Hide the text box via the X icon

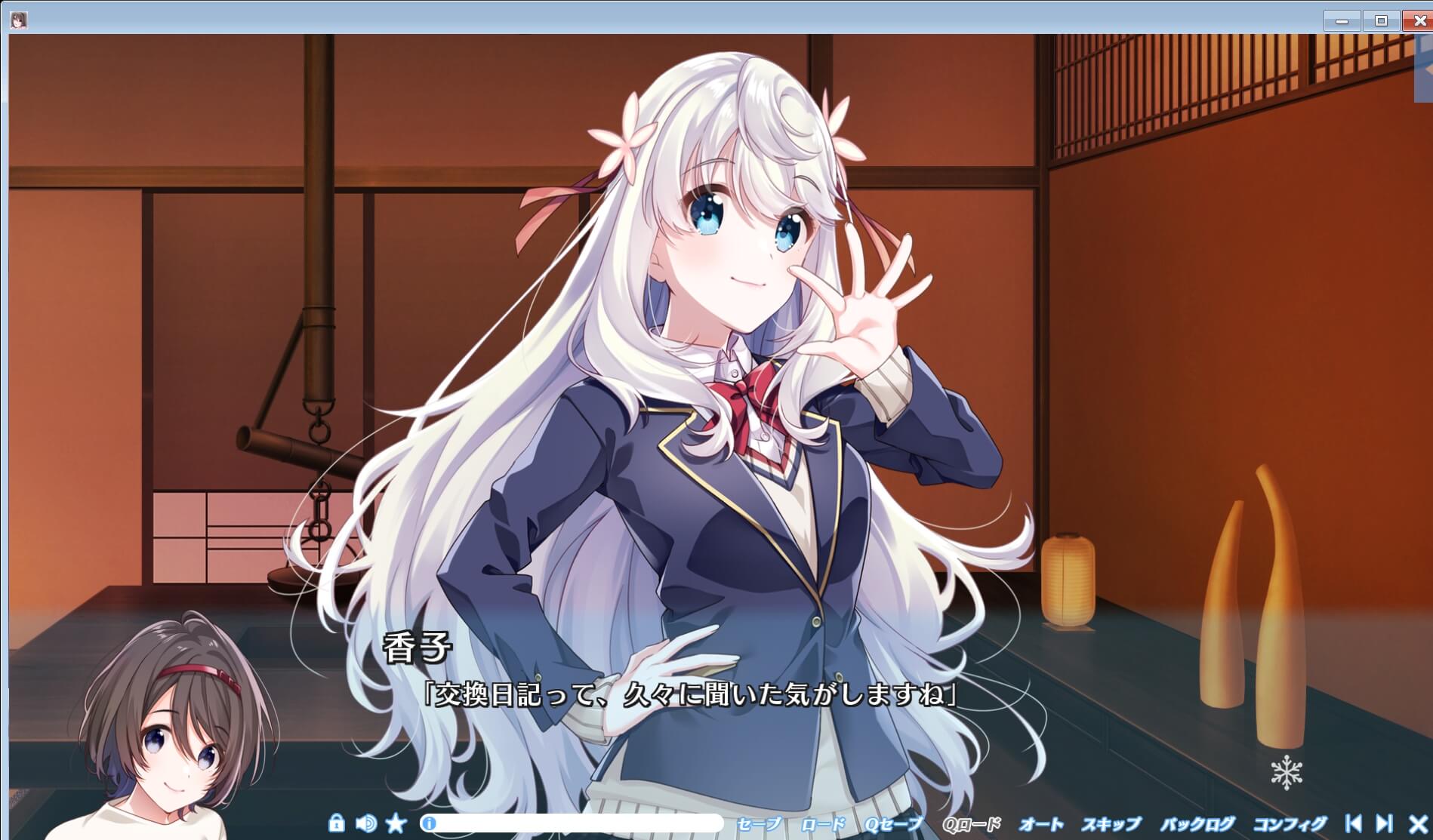(1418, 824)
